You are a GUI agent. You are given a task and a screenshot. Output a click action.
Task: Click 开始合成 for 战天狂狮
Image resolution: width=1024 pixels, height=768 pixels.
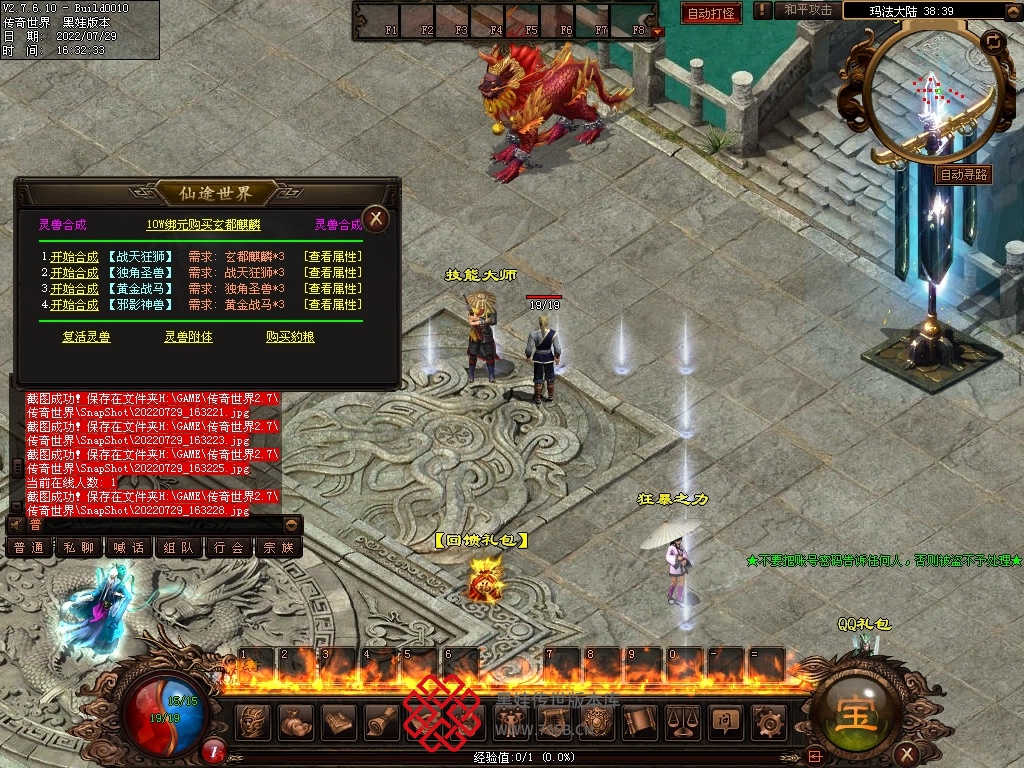(74, 257)
